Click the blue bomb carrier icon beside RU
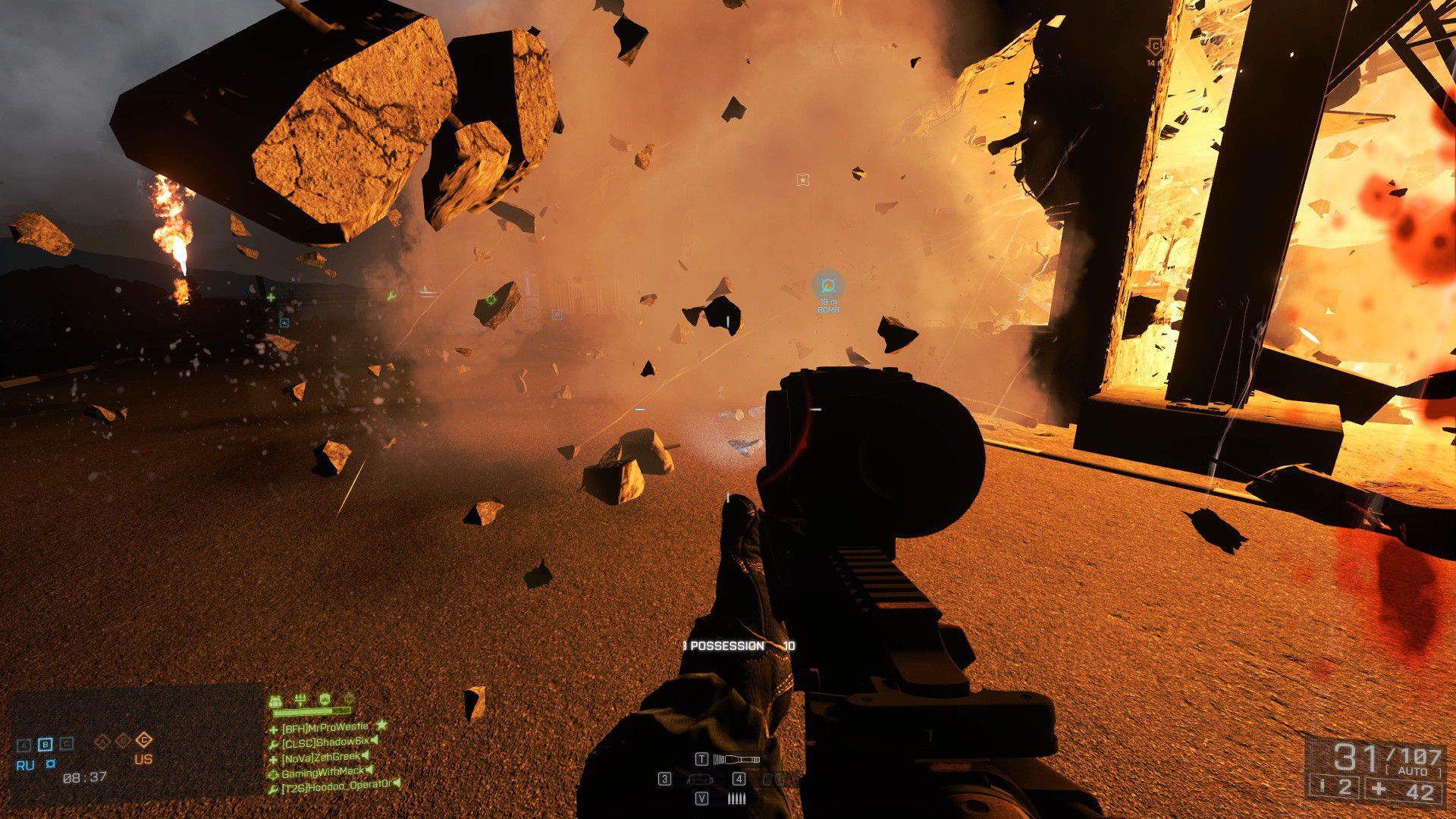The image size is (1456, 819). [50, 764]
